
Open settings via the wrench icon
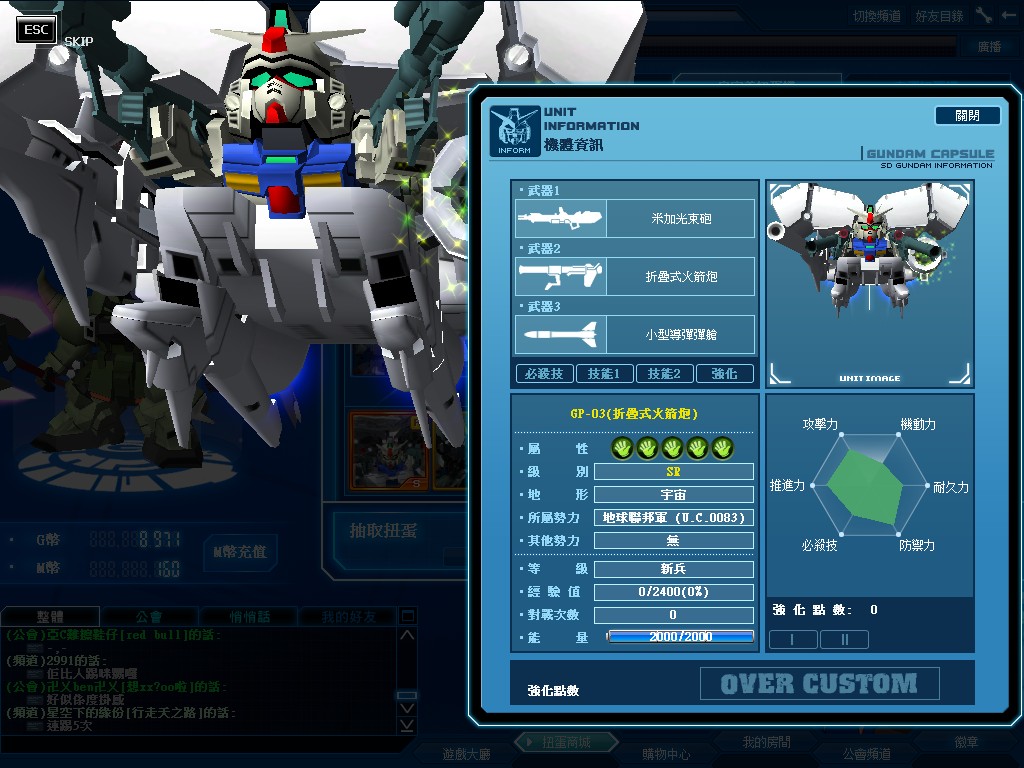tap(984, 15)
